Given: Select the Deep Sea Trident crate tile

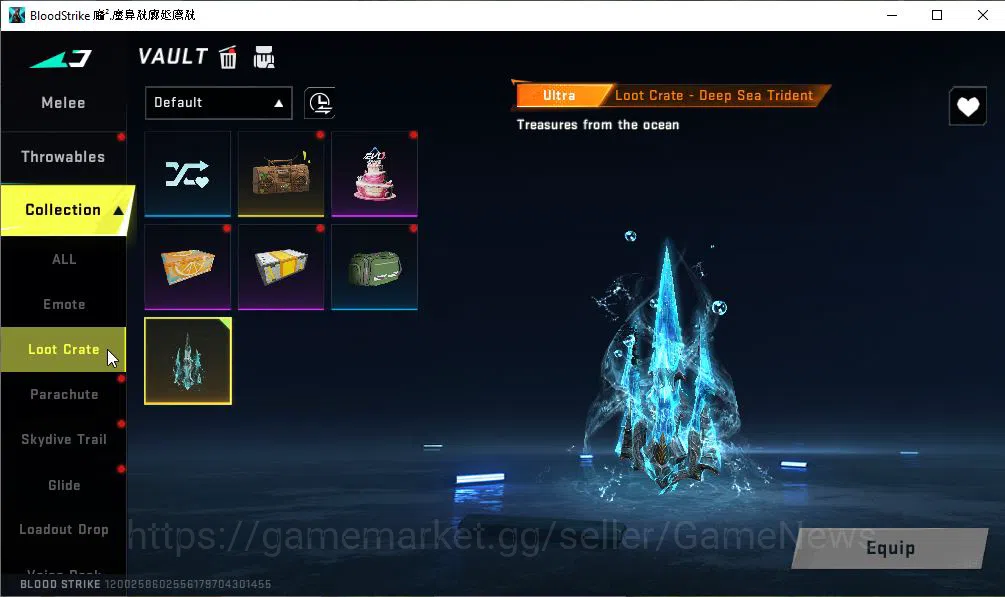Looking at the screenshot, I should tap(188, 360).
